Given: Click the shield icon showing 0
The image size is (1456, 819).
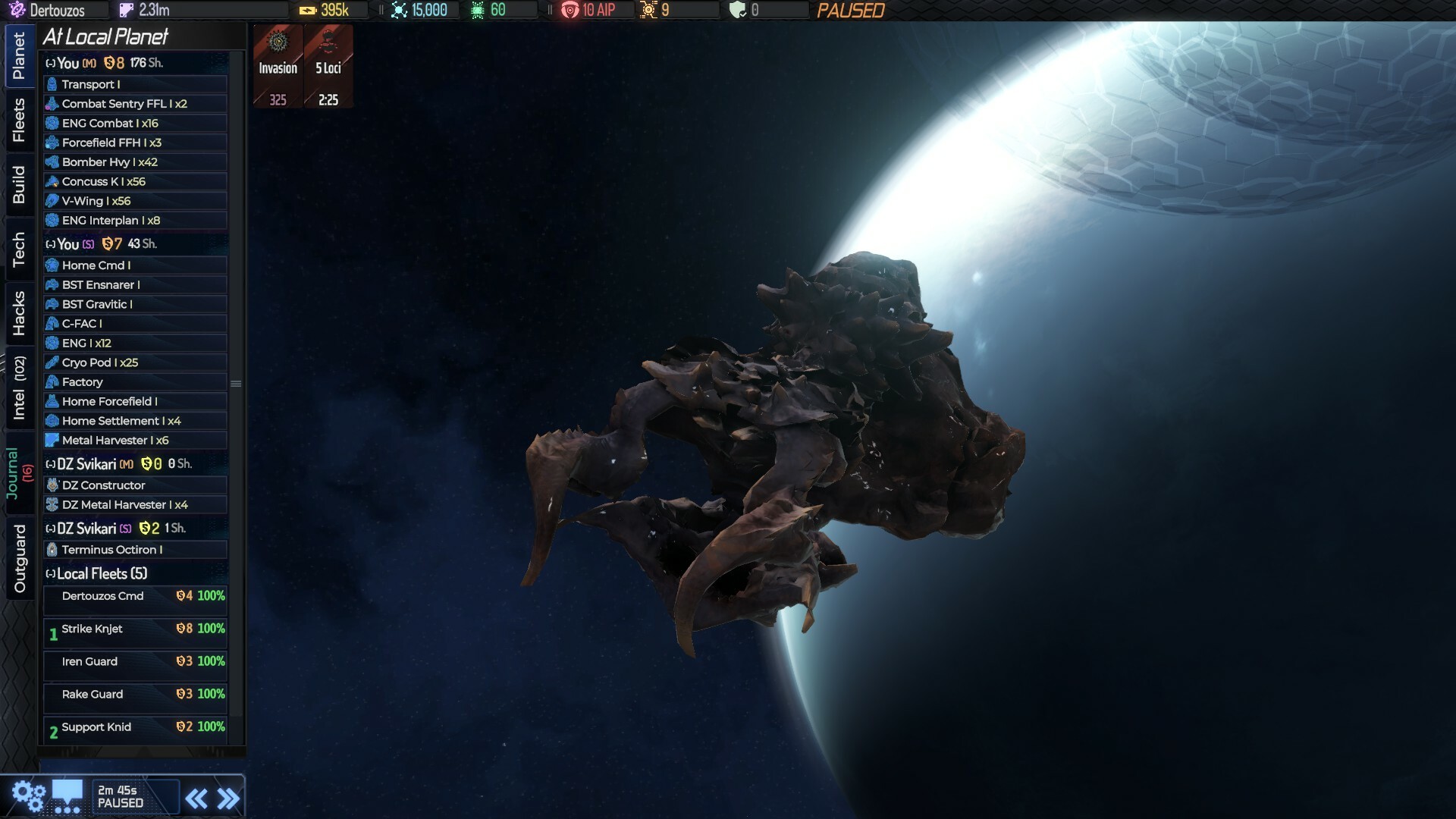Looking at the screenshot, I should click(x=737, y=10).
